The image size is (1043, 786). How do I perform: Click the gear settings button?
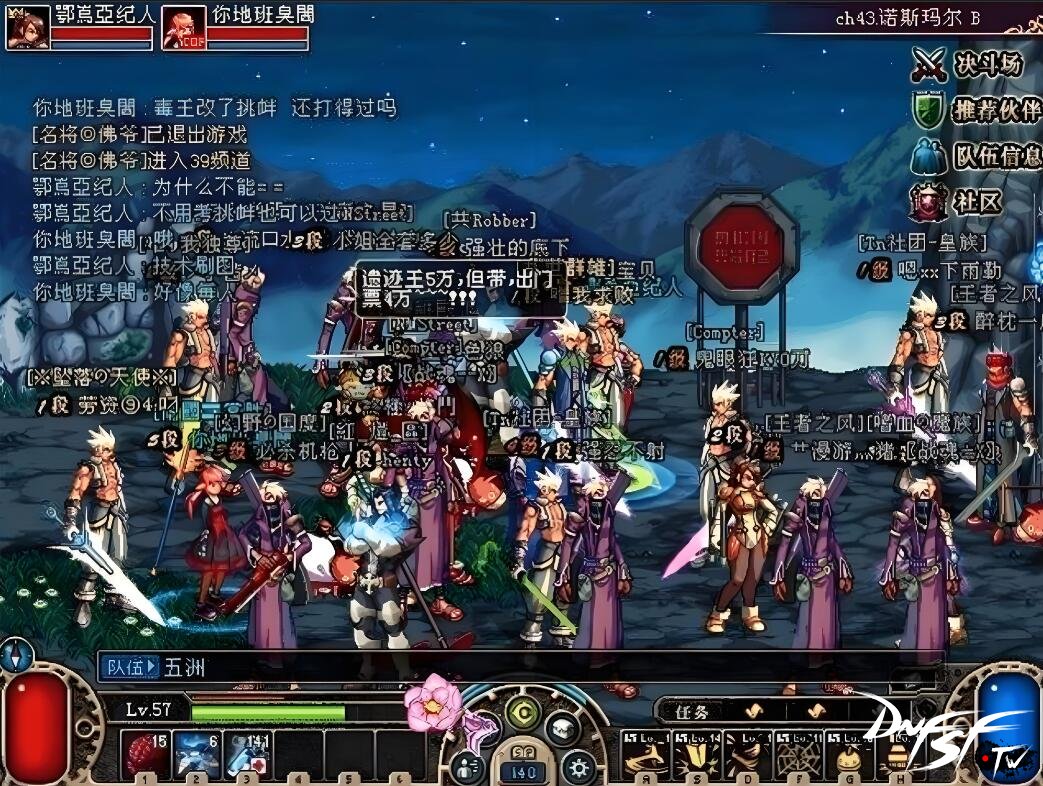click(577, 767)
